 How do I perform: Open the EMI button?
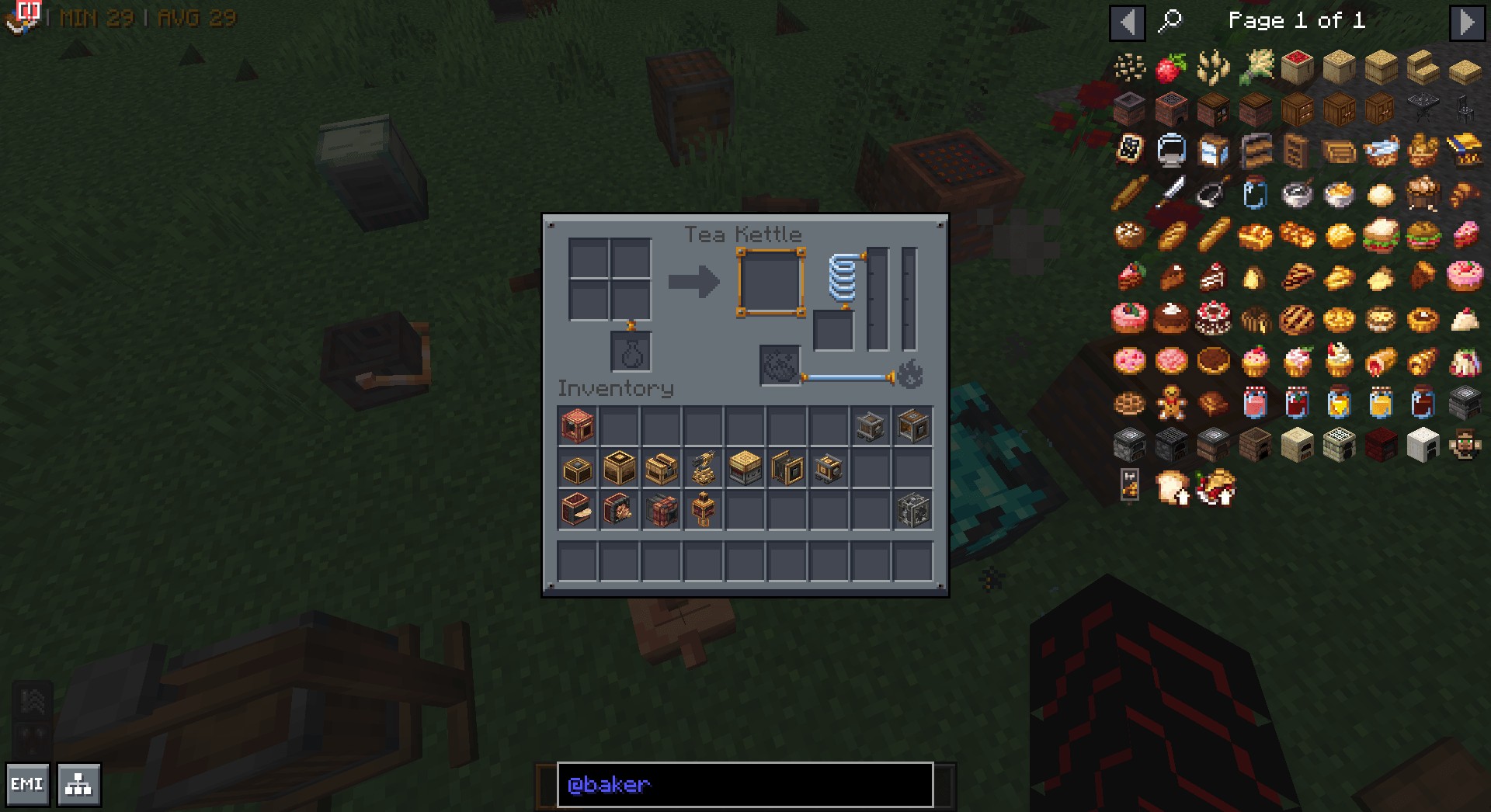tap(27, 784)
